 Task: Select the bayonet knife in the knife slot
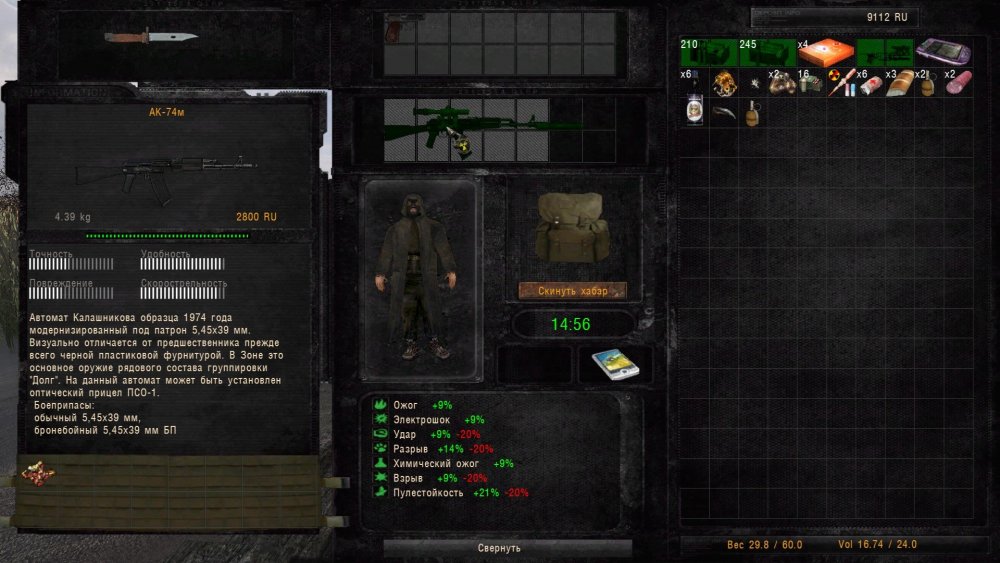pos(150,38)
